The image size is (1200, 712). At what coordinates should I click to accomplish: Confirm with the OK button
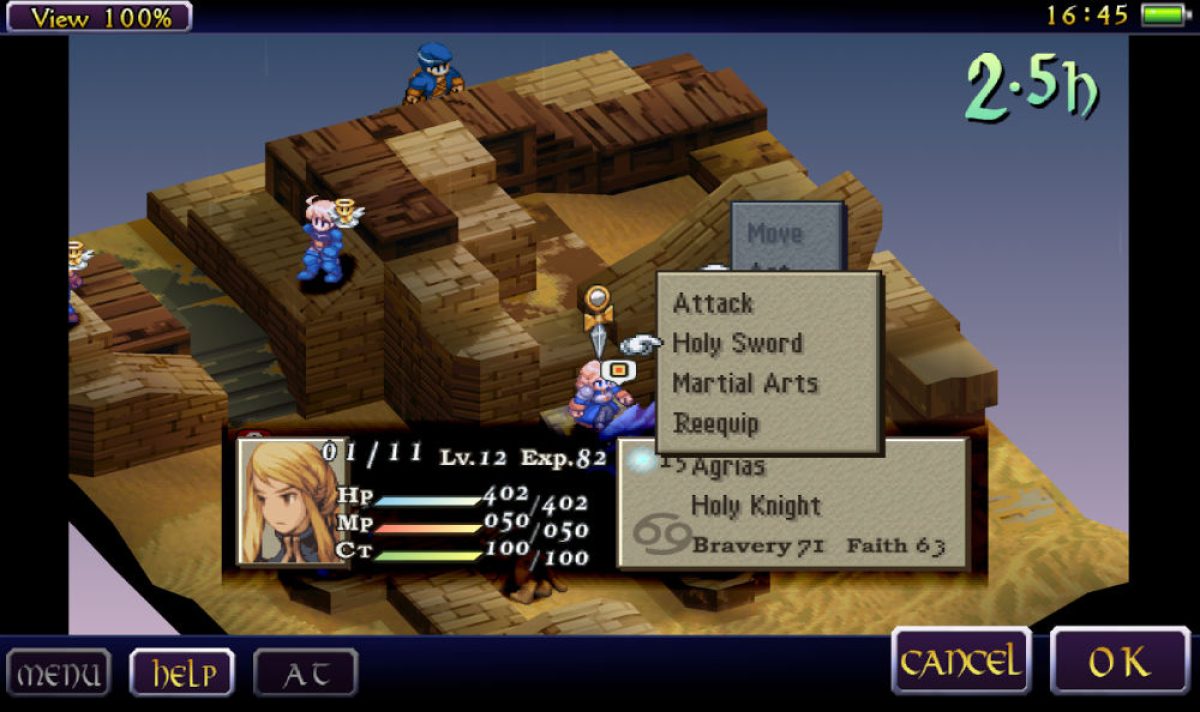coord(1119,661)
